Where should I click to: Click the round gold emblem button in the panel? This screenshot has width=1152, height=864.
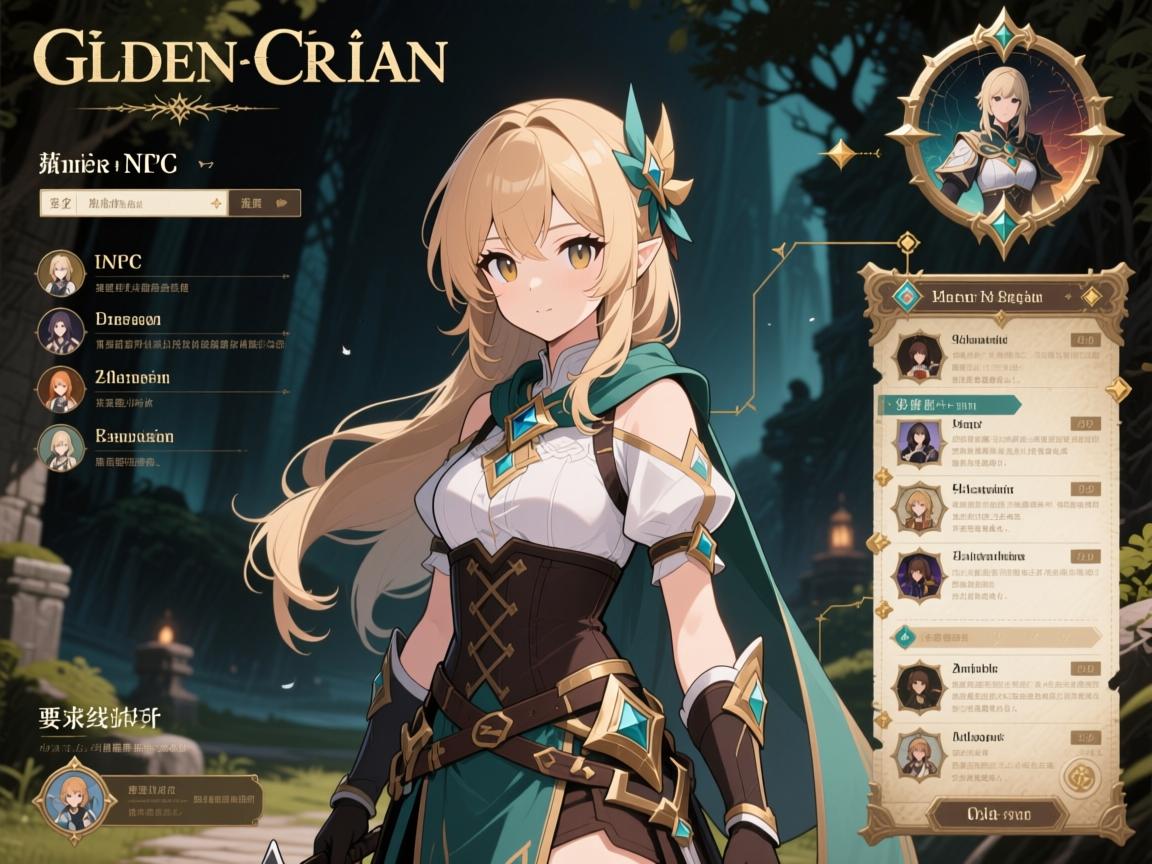[1082, 775]
